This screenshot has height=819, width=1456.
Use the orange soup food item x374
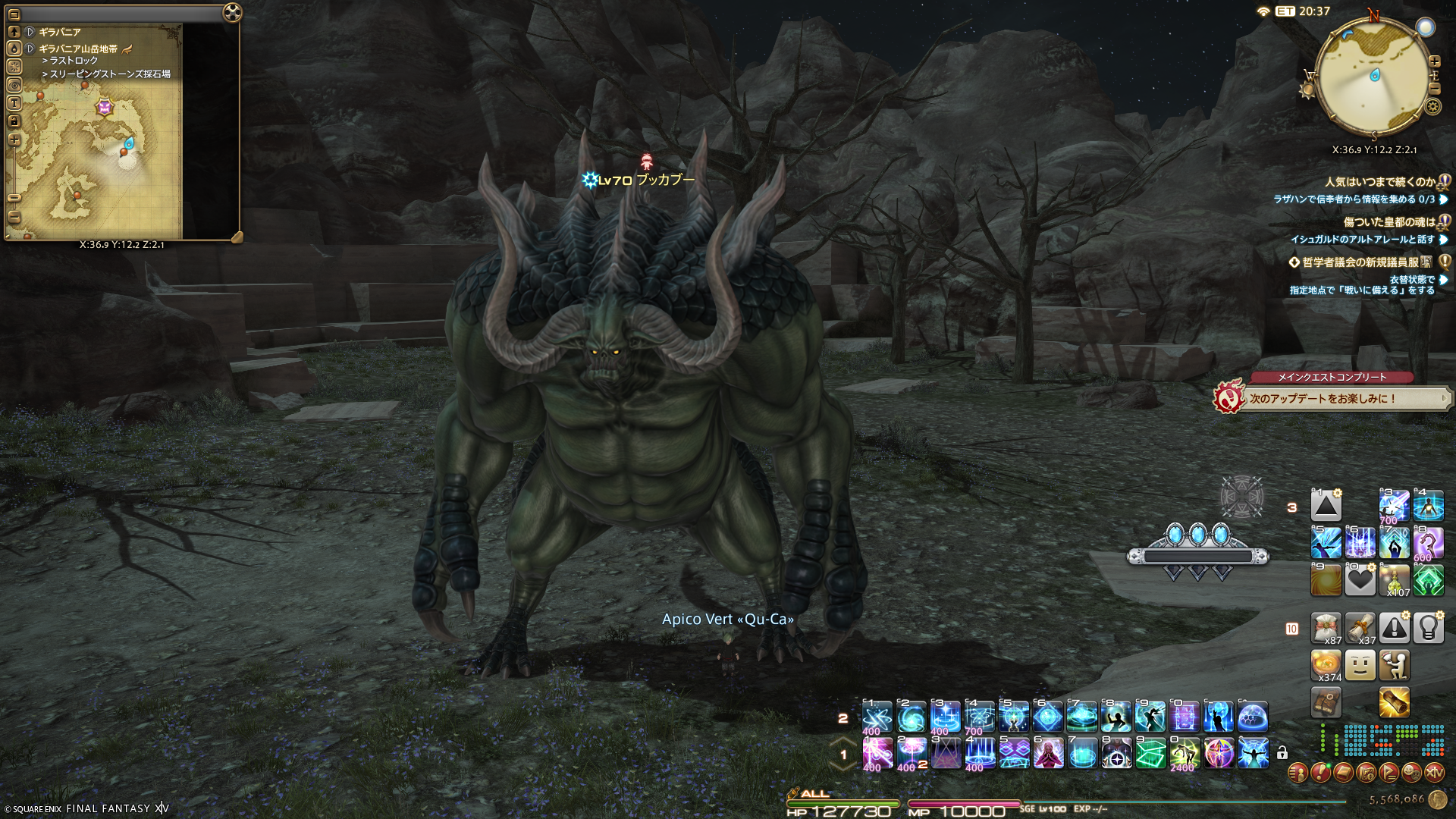pyautogui.click(x=1326, y=665)
